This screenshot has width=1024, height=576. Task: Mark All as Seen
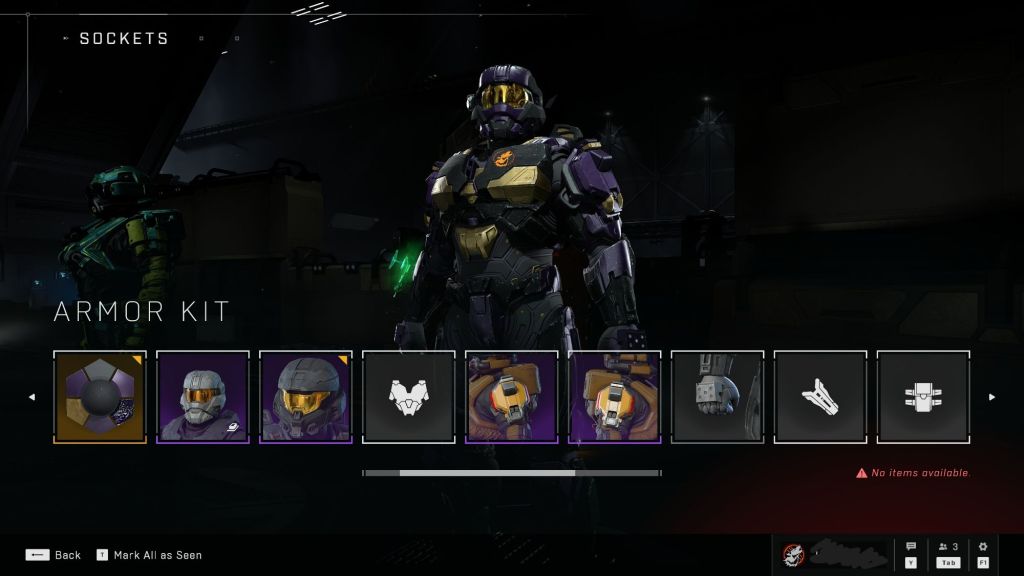click(149, 555)
